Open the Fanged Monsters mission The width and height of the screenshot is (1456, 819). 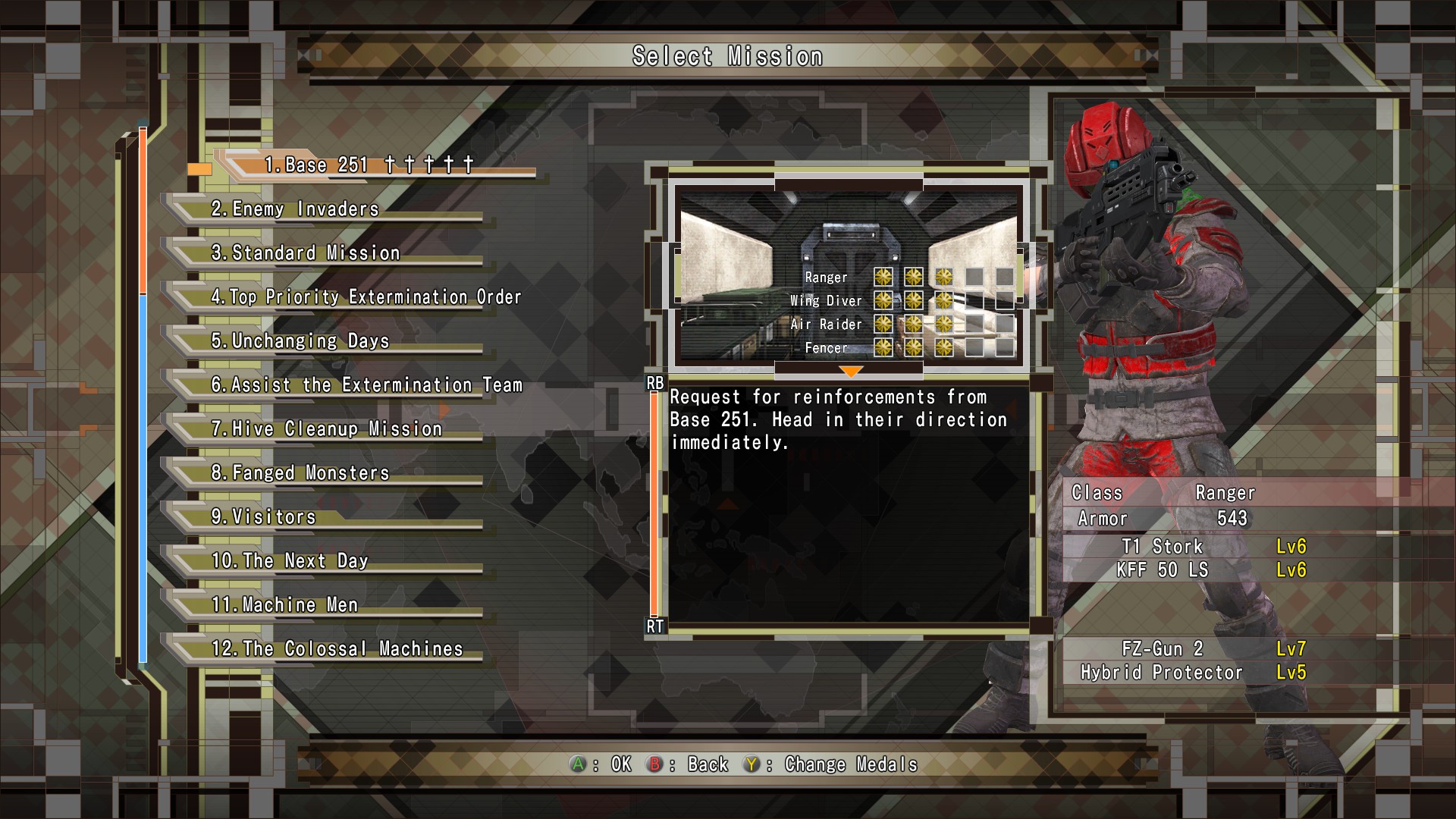pos(300,473)
